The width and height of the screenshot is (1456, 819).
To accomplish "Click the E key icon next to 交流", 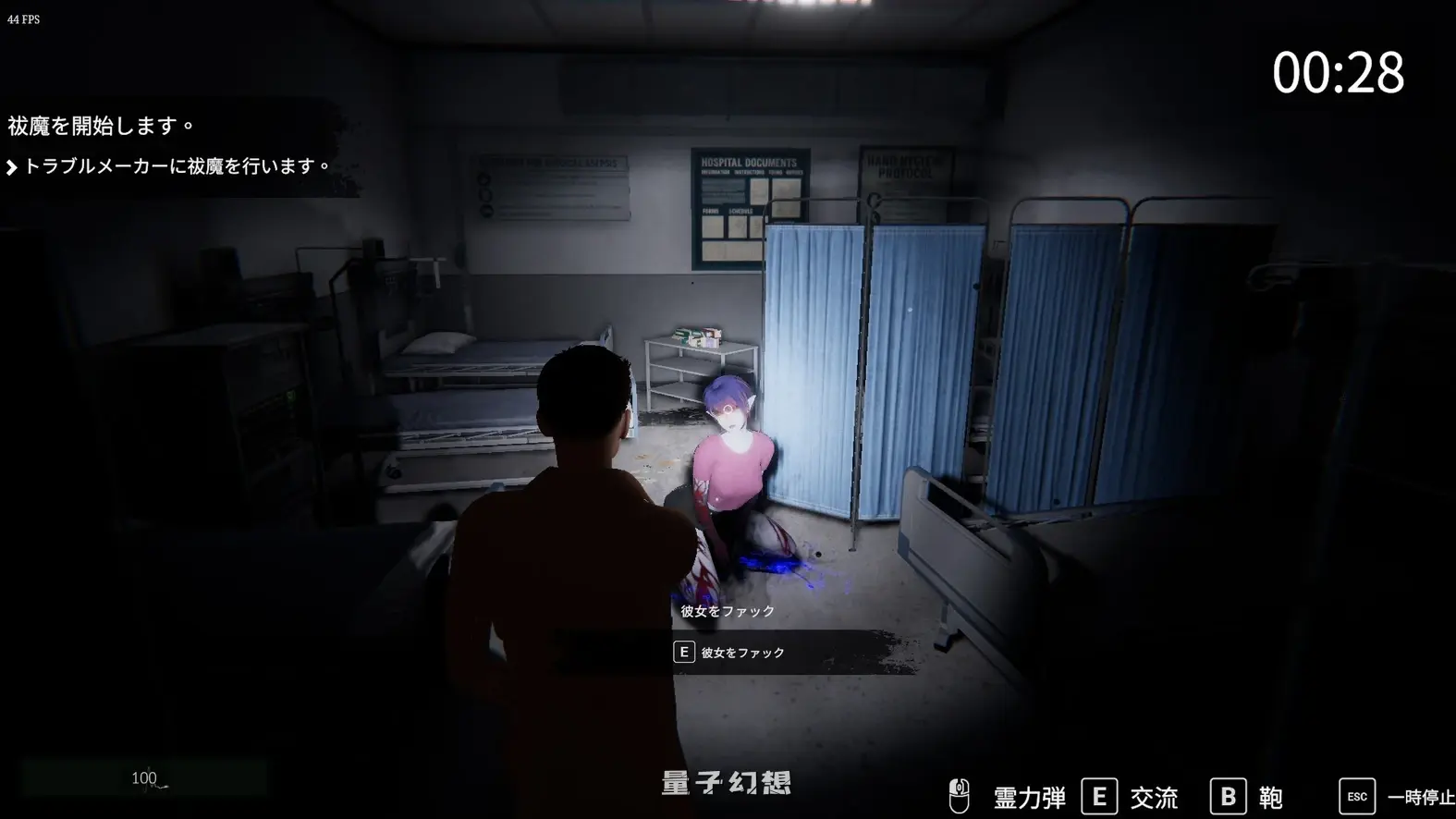I will (x=1098, y=794).
